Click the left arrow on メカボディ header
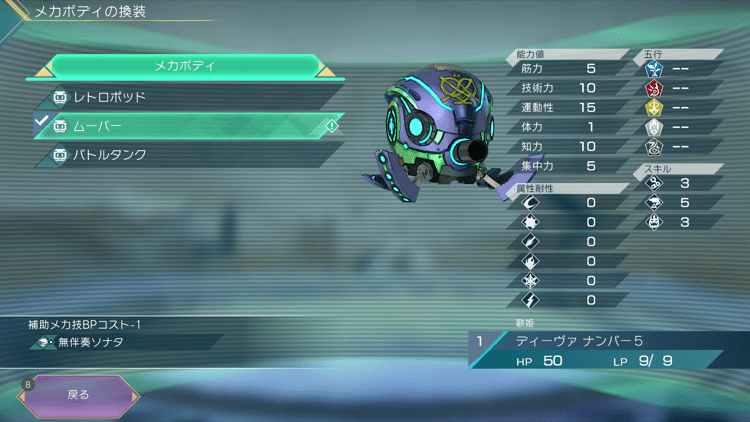Viewport: 750px width, 422px height. point(44,68)
